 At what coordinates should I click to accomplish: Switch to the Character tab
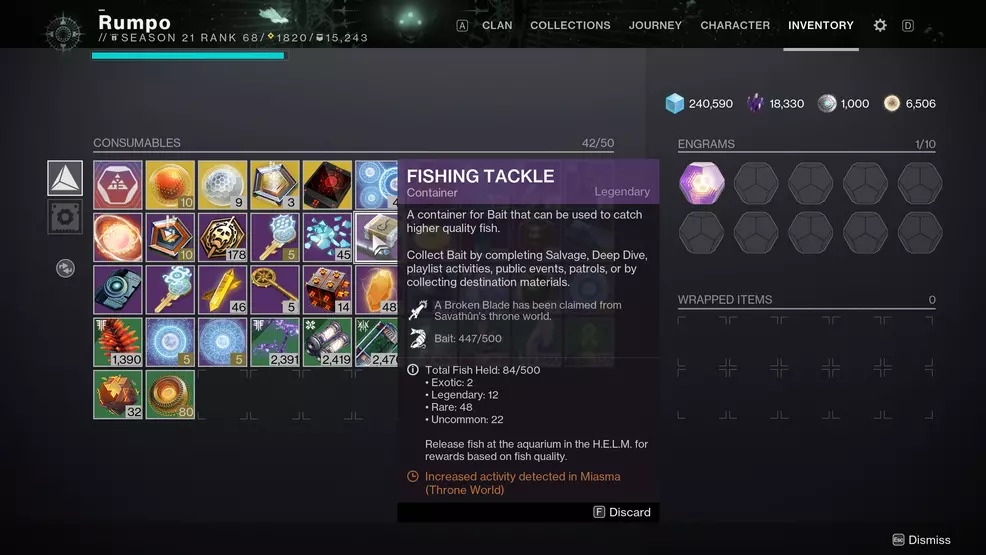click(x=735, y=25)
